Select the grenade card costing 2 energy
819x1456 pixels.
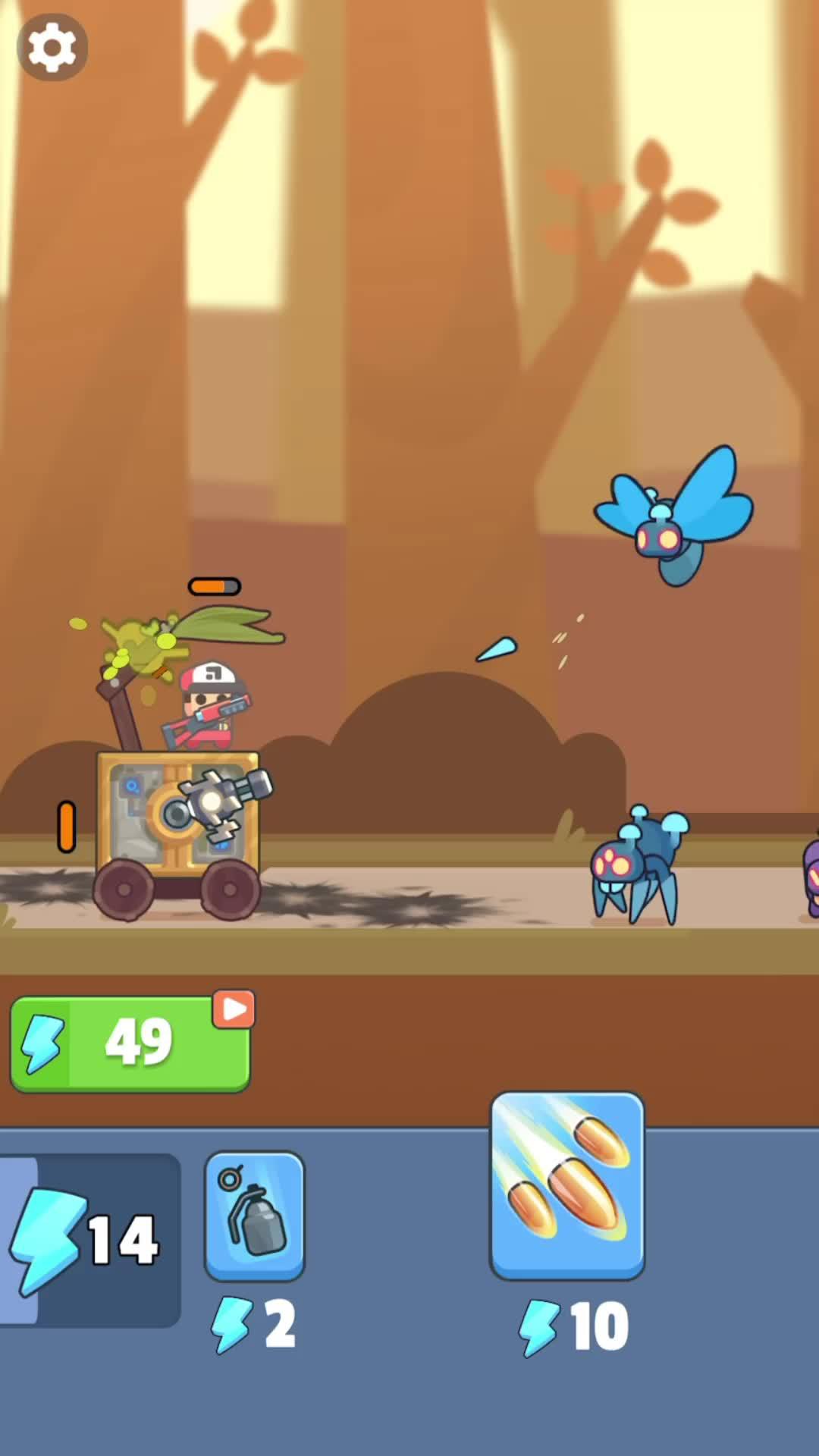tap(255, 1215)
